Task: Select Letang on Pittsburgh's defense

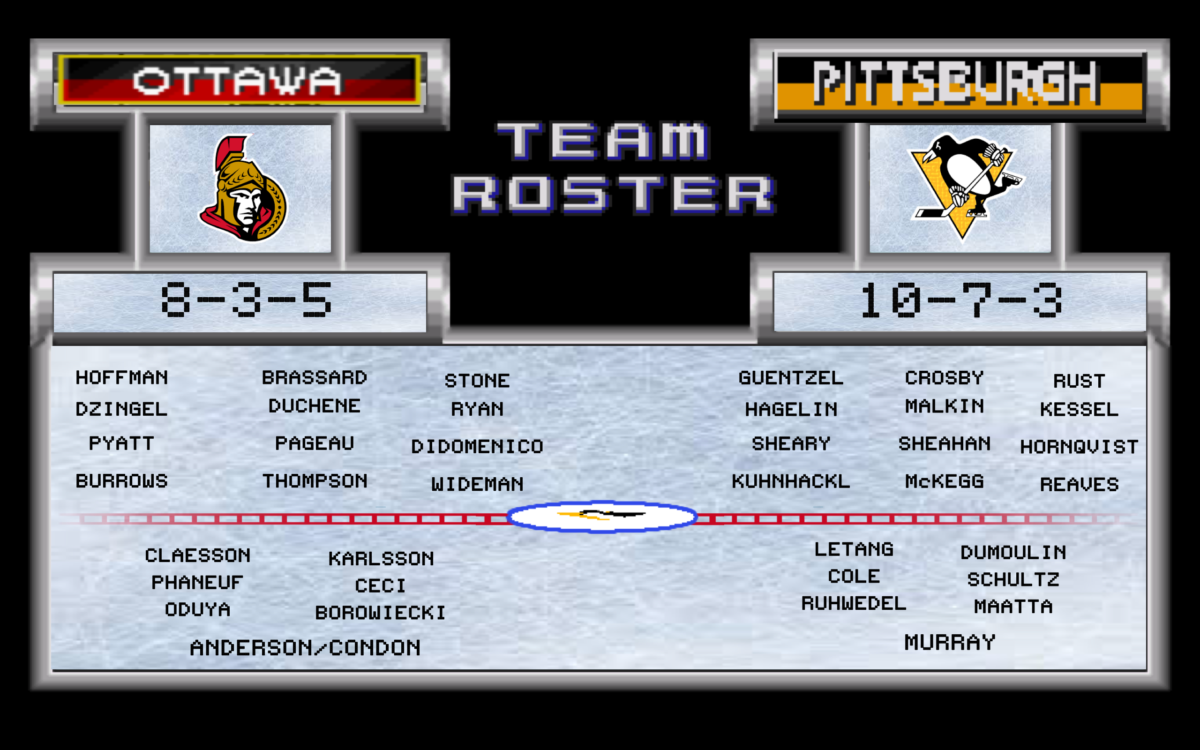Action: tap(854, 549)
